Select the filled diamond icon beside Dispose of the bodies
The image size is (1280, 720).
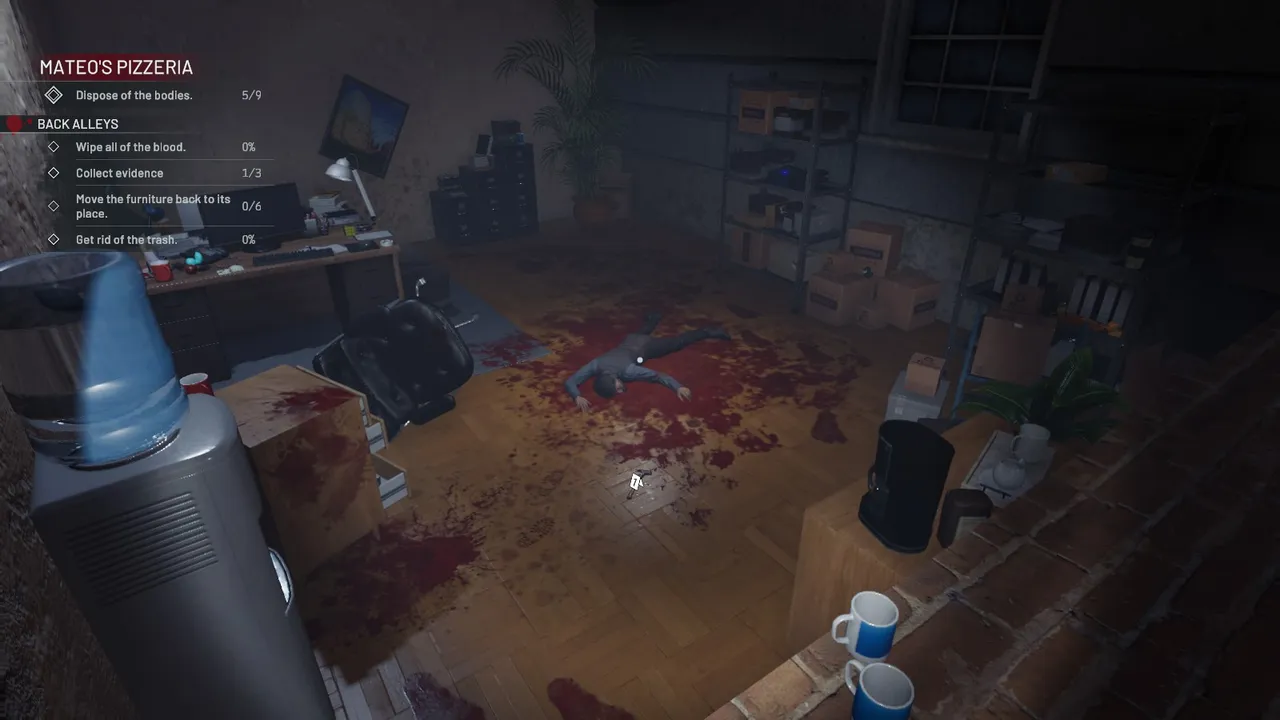pyautogui.click(x=54, y=95)
